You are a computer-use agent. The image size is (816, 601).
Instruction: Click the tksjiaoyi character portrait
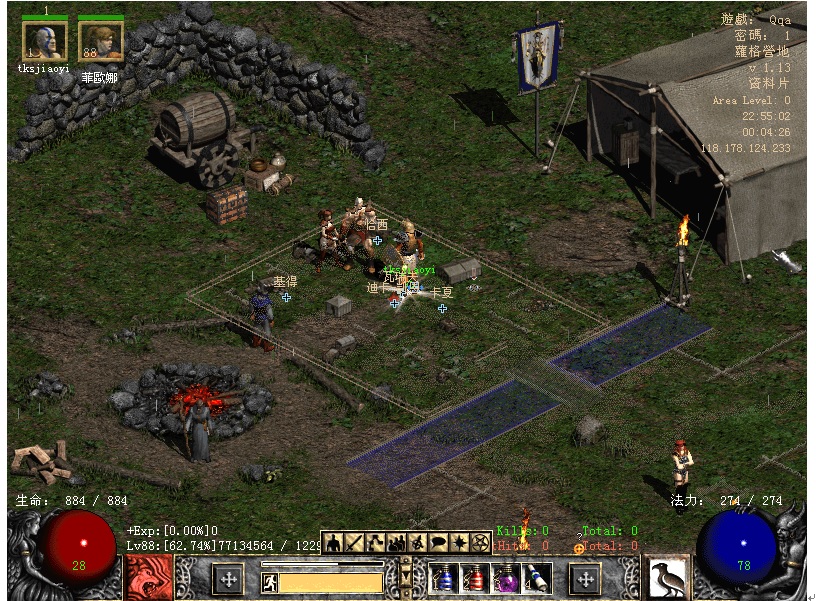[45, 42]
